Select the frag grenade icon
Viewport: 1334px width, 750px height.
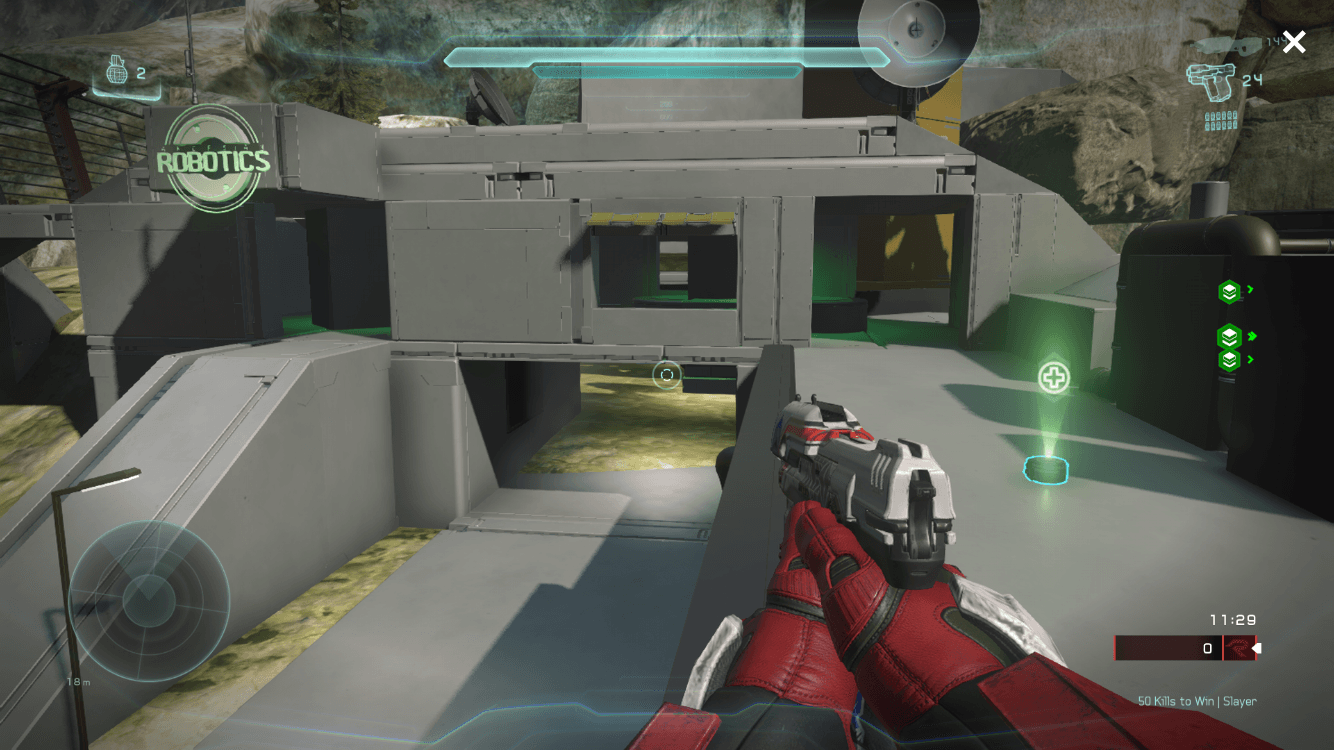[115, 73]
